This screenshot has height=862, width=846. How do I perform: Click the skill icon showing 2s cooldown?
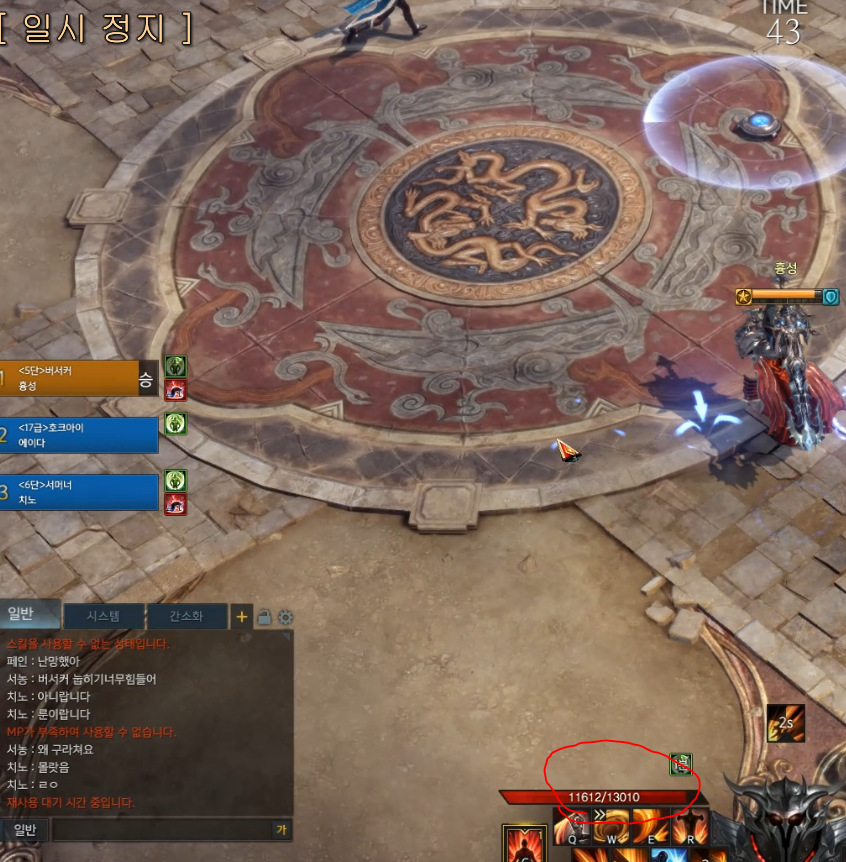pos(785,724)
